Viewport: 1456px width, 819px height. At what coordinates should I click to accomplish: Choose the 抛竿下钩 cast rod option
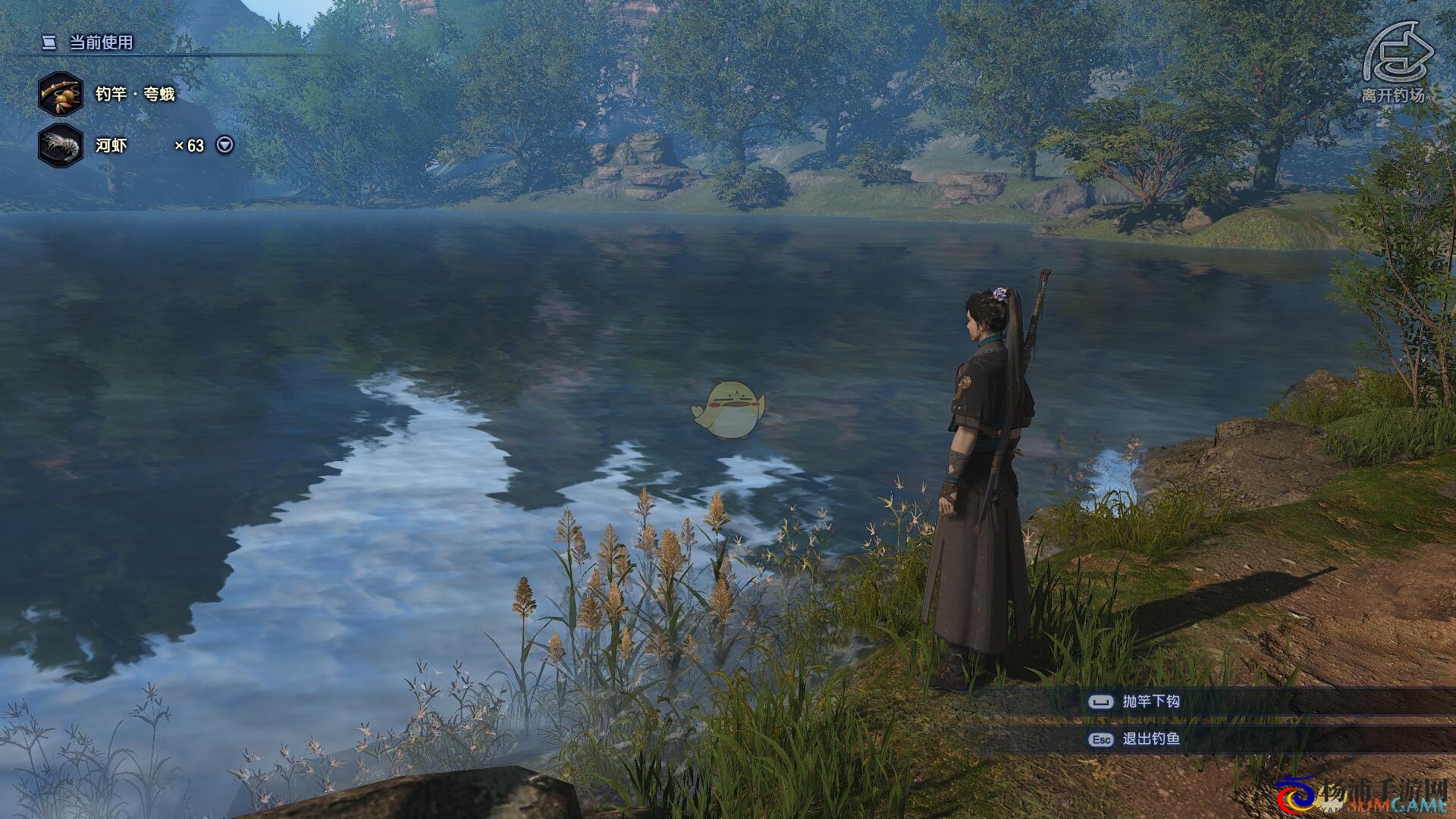point(1150,701)
